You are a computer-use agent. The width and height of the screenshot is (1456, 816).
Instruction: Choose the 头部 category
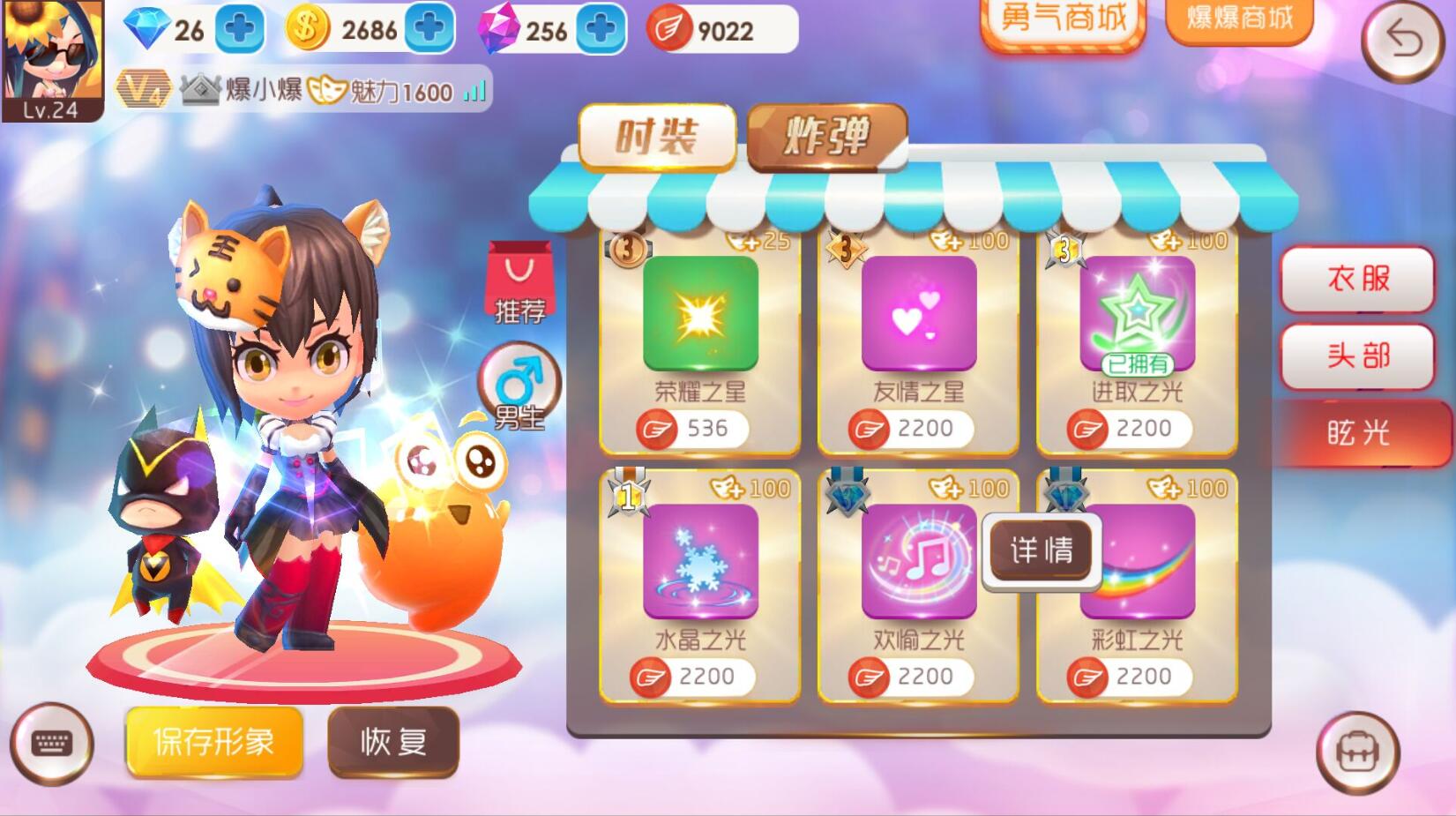[x=1357, y=356]
